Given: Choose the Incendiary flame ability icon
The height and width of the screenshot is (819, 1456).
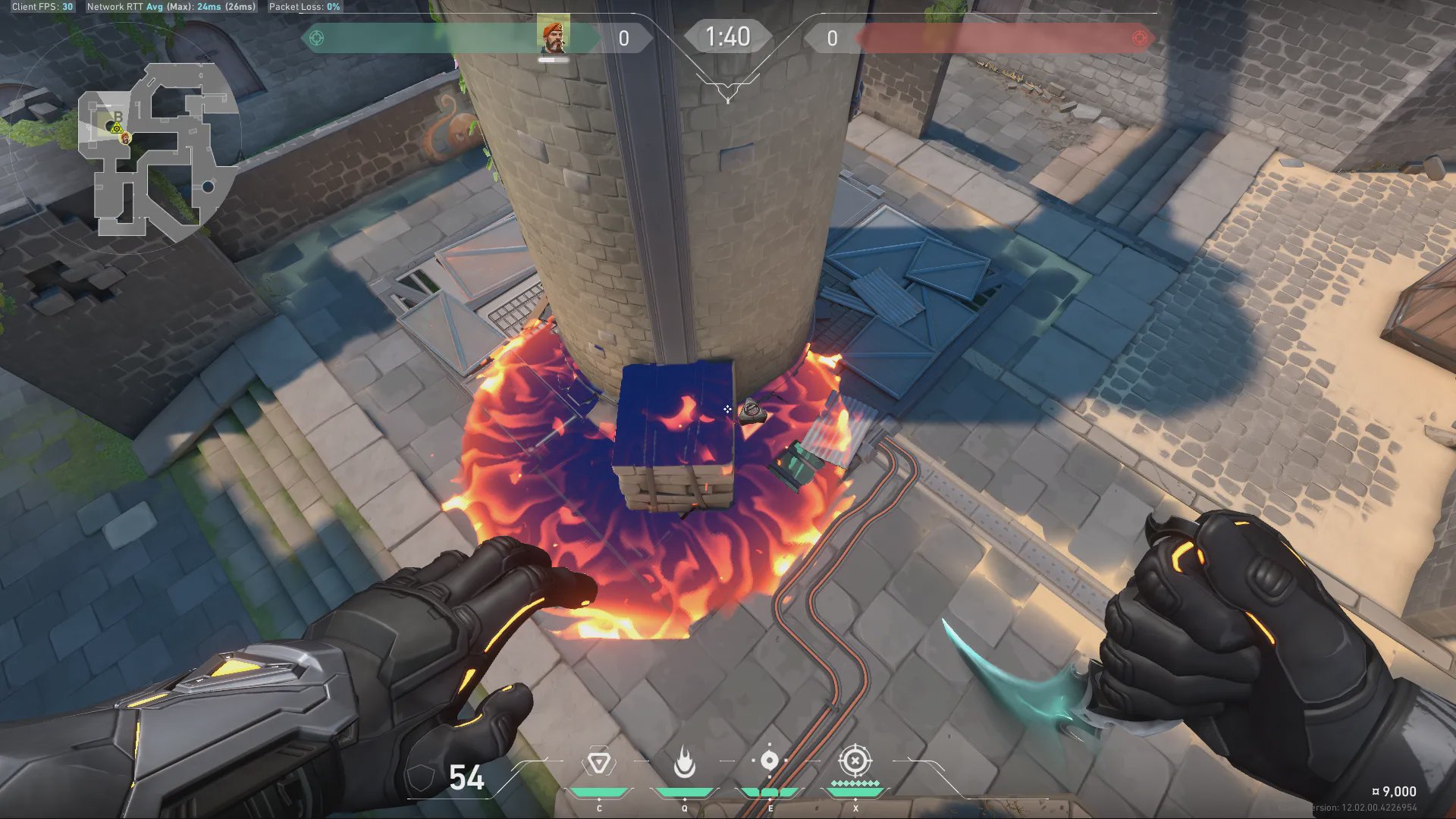Looking at the screenshot, I should (684, 762).
